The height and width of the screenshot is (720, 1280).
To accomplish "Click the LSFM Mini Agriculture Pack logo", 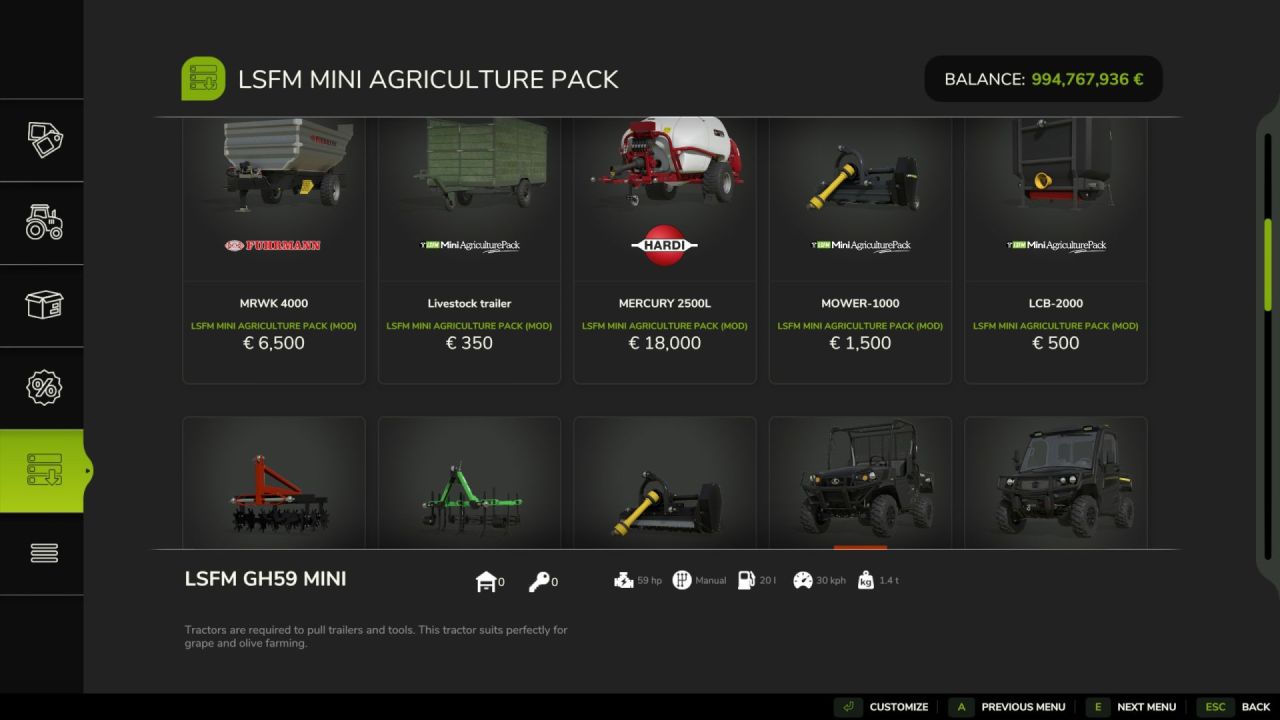I will pyautogui.click(x=203, y=79).
